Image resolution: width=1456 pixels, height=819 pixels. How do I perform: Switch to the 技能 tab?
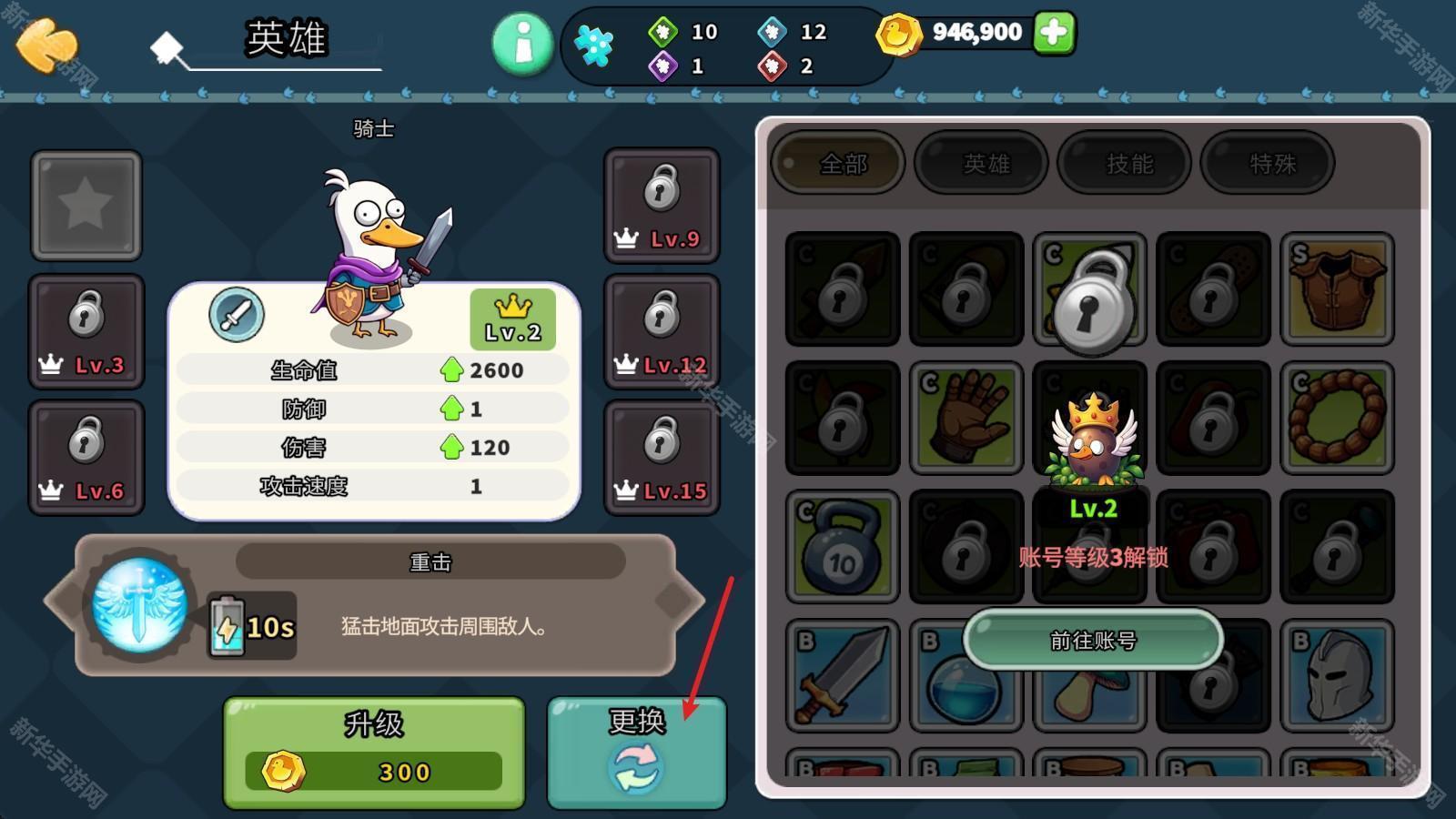pos(1125,164)
